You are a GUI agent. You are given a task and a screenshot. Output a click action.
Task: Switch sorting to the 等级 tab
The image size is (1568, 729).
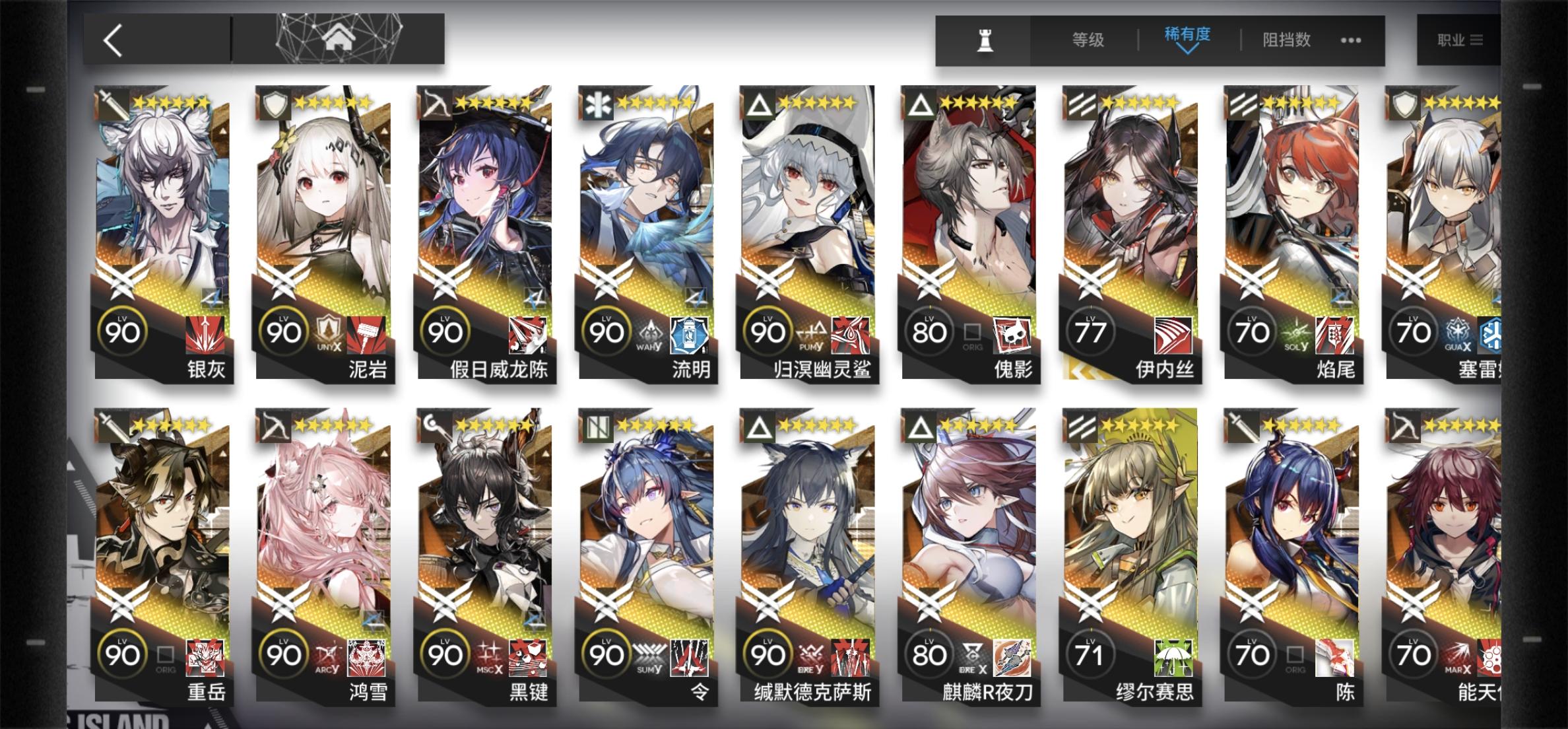[x=1089, y=40]
